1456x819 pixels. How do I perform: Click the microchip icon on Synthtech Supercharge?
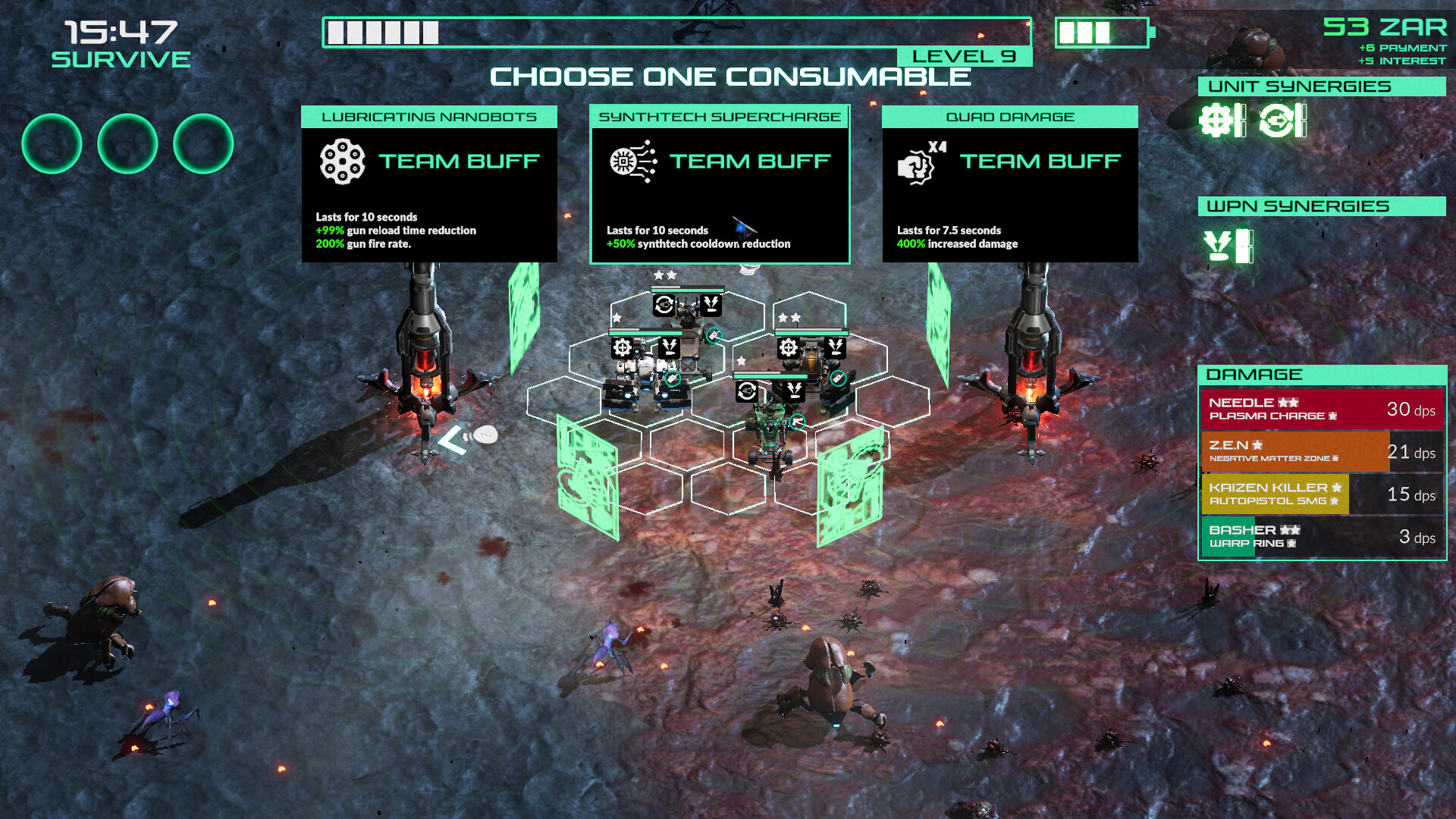(625, 161)
